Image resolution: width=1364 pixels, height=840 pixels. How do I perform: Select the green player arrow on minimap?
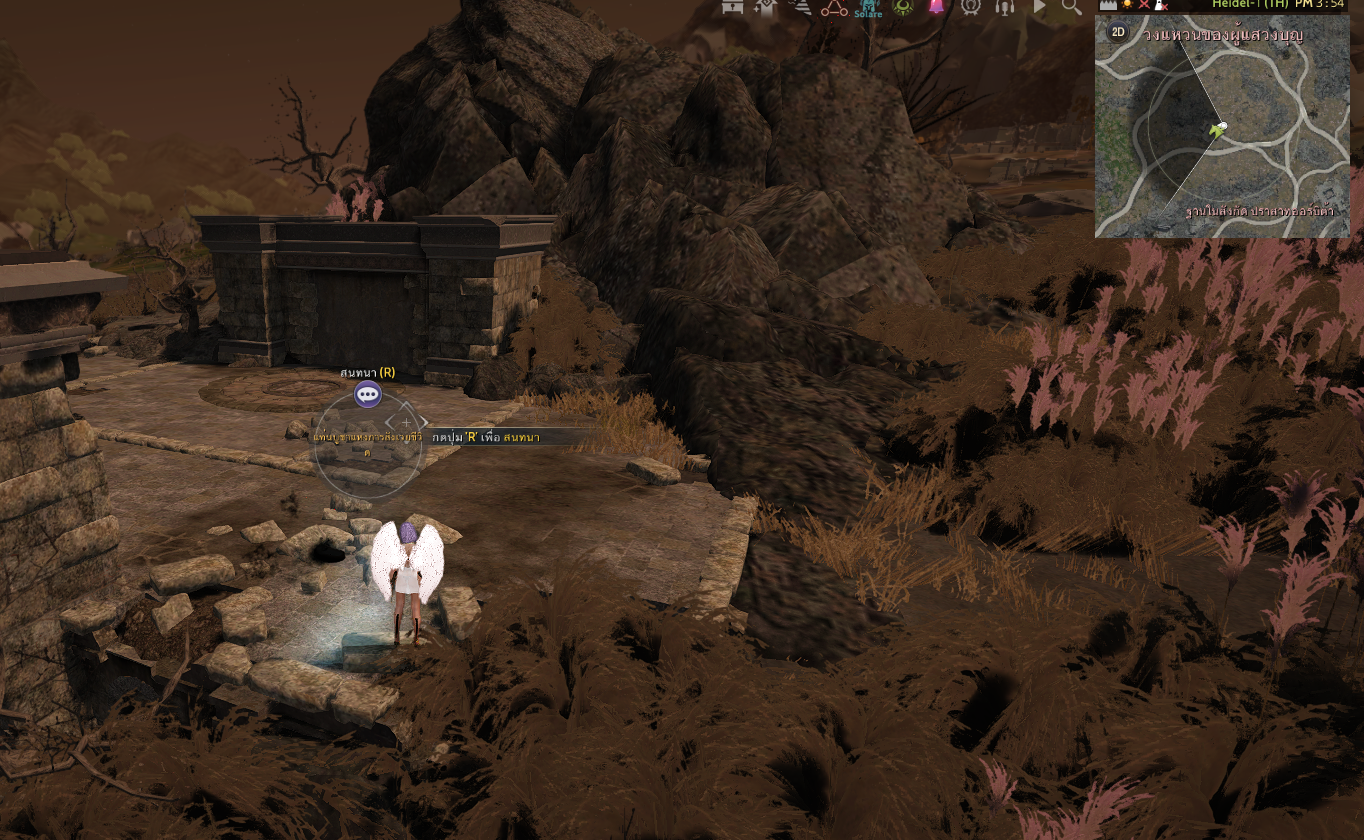pos(1216,130)
